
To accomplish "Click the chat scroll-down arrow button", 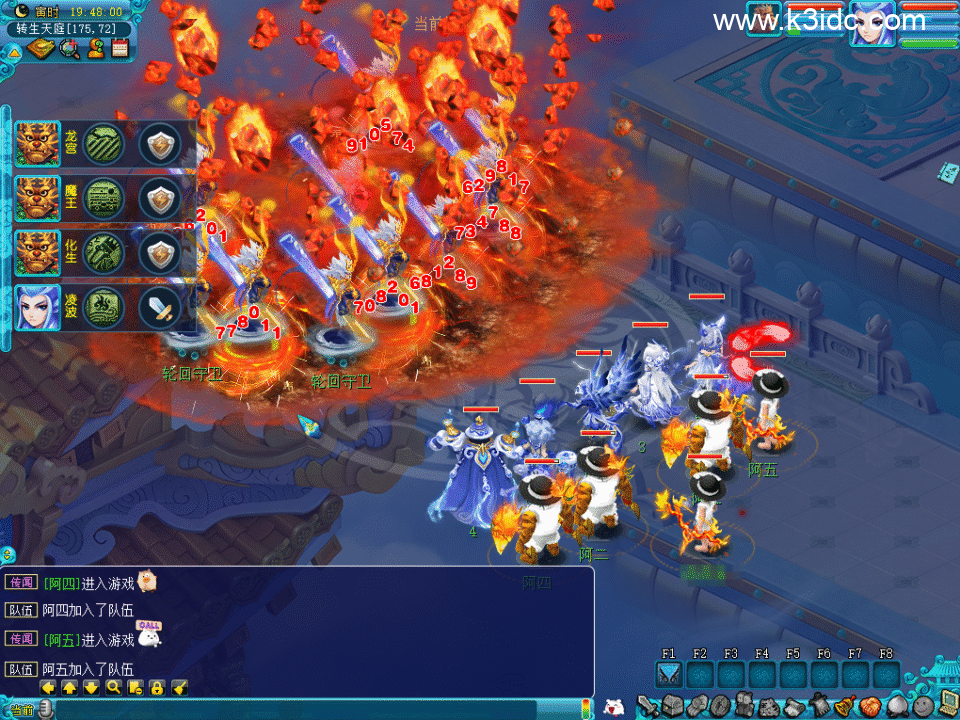I will (91, 688).
